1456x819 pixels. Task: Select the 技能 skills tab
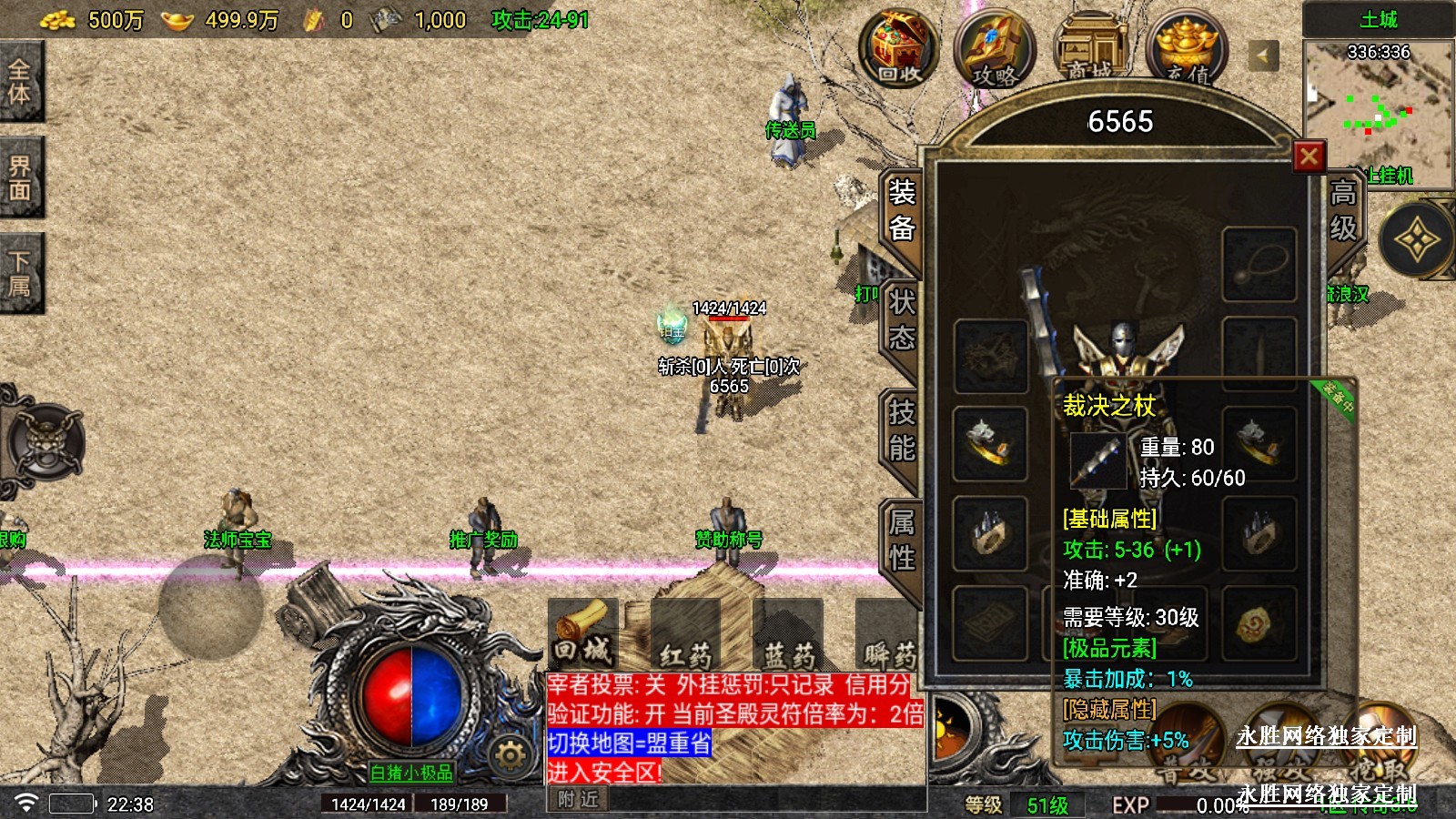(x=901, y=430)
